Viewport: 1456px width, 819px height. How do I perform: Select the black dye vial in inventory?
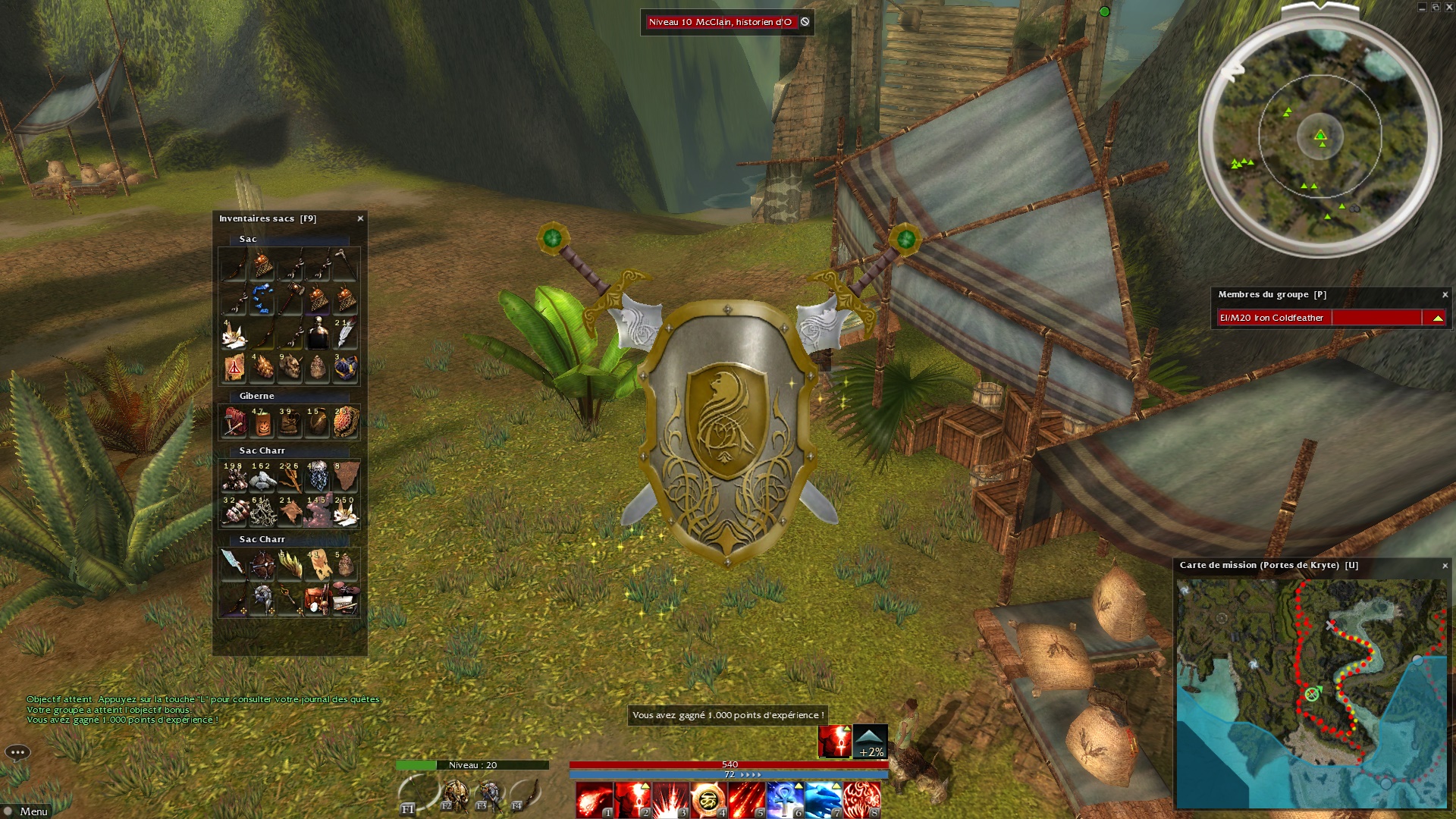pyautogui.click(x=318, y=334)
